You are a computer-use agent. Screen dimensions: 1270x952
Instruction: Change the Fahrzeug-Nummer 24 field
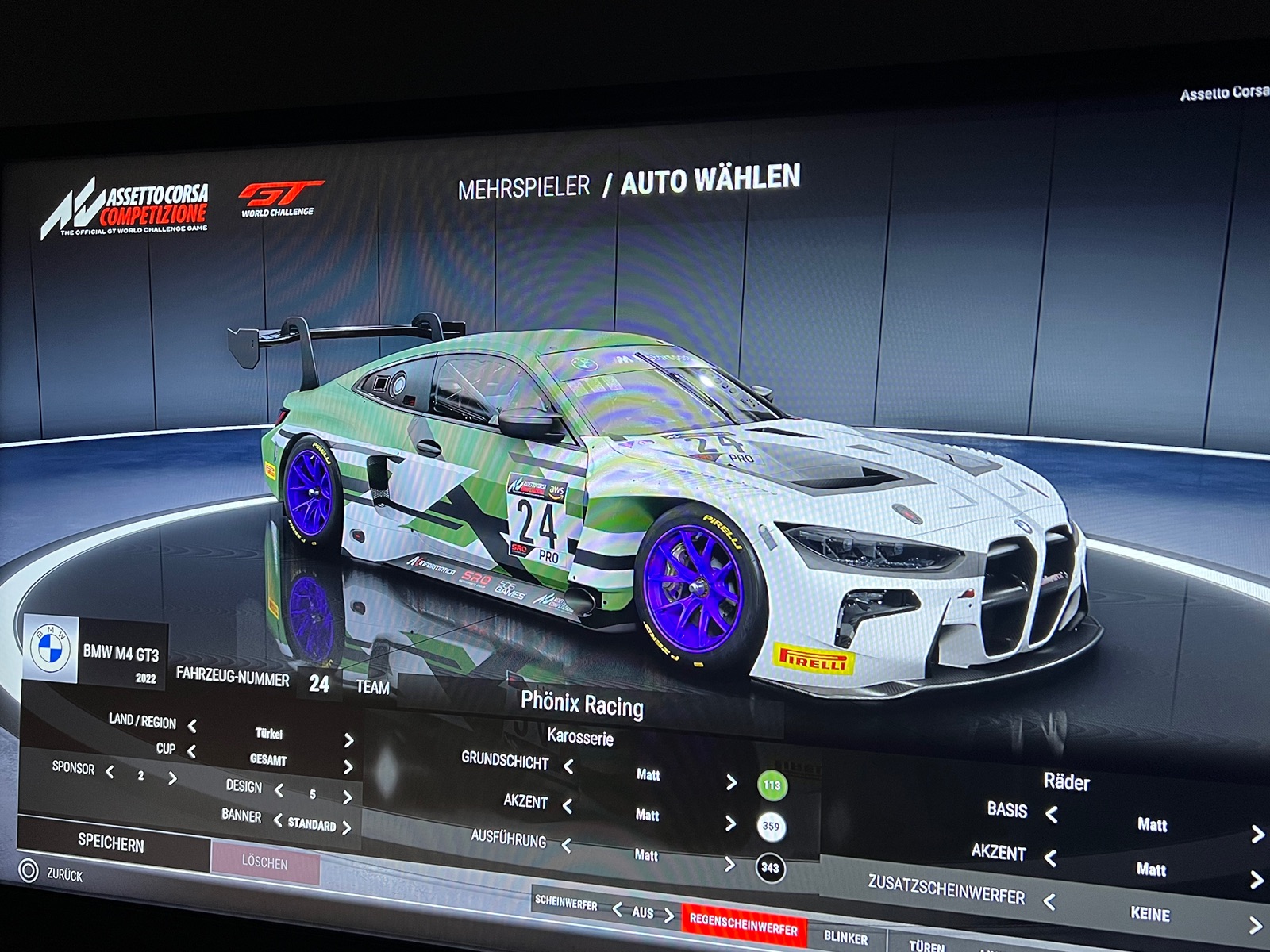point(319,684)
